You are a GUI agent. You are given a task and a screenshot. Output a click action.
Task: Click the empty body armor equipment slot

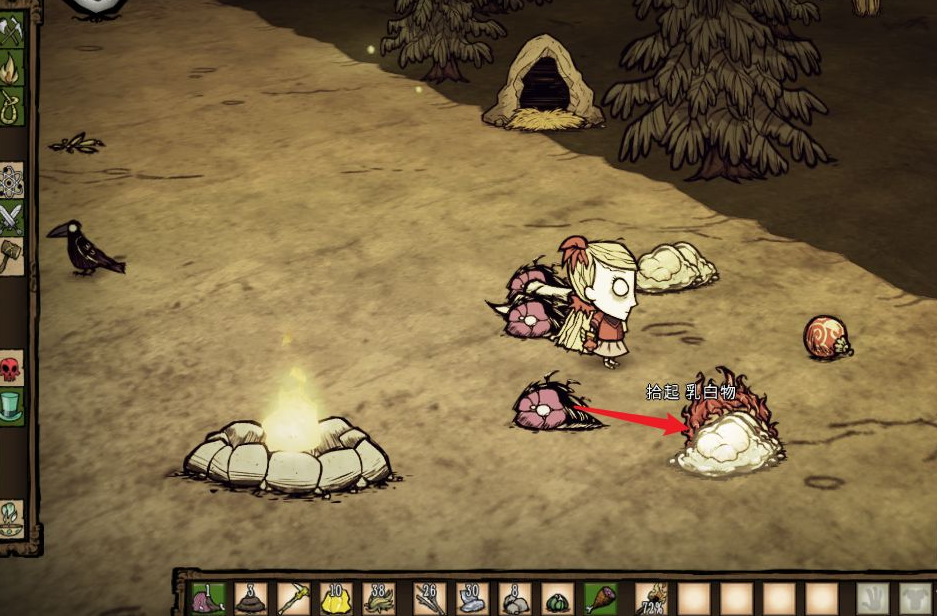(x=915, y=600)
